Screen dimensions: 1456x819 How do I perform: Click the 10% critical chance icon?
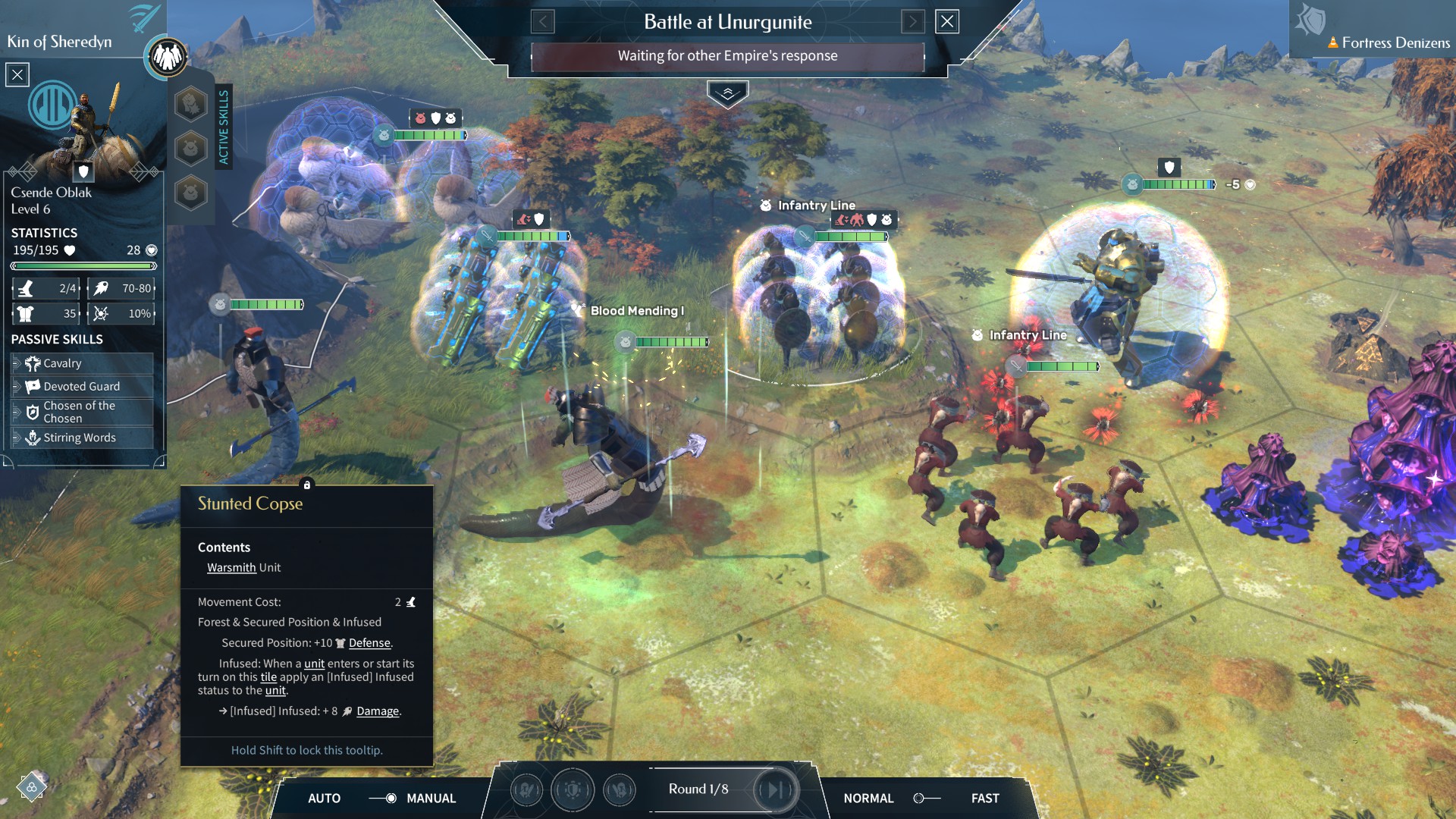coord(102,313)
